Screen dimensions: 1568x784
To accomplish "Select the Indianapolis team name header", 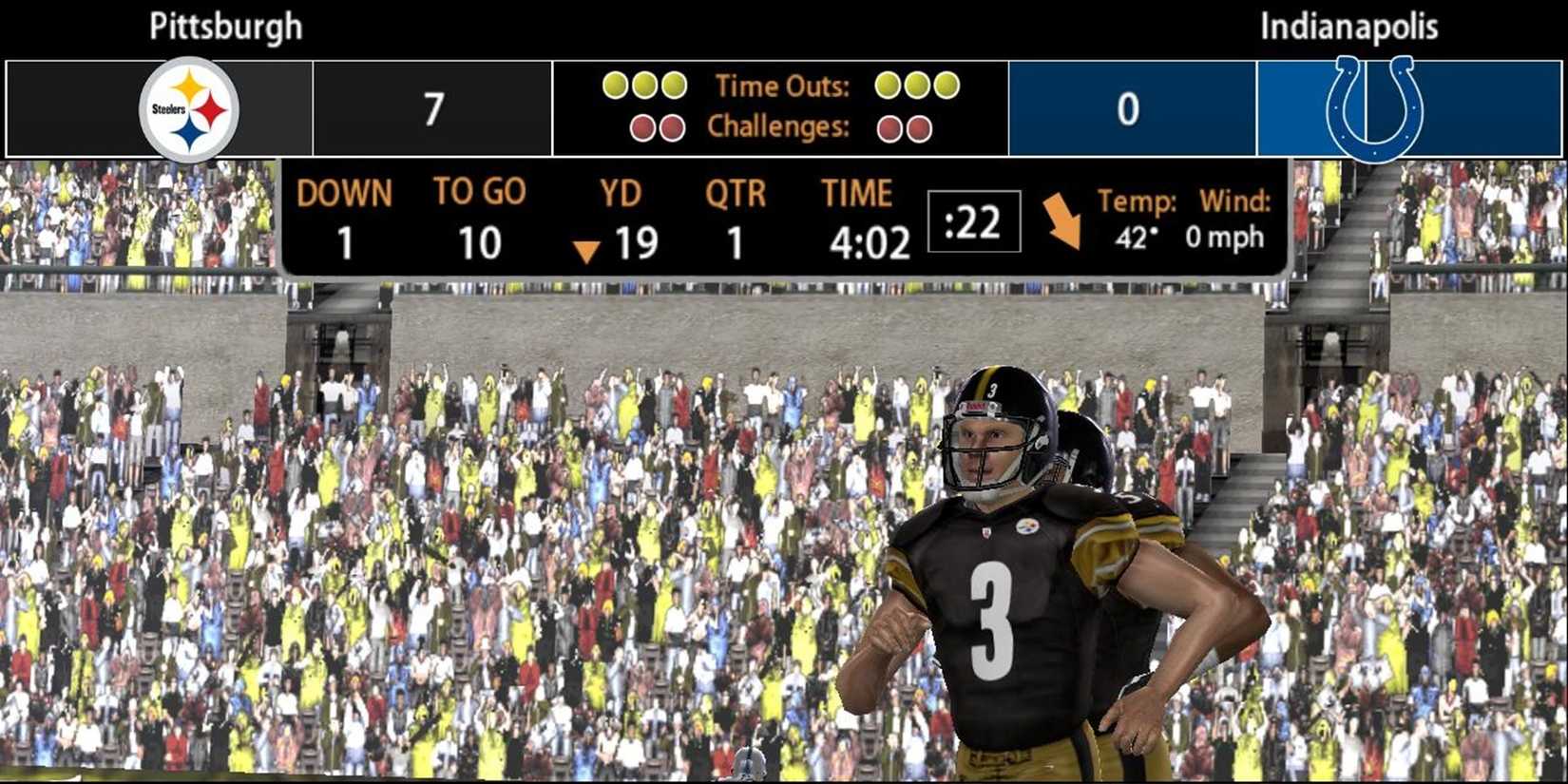I will tap(1348, 26).
